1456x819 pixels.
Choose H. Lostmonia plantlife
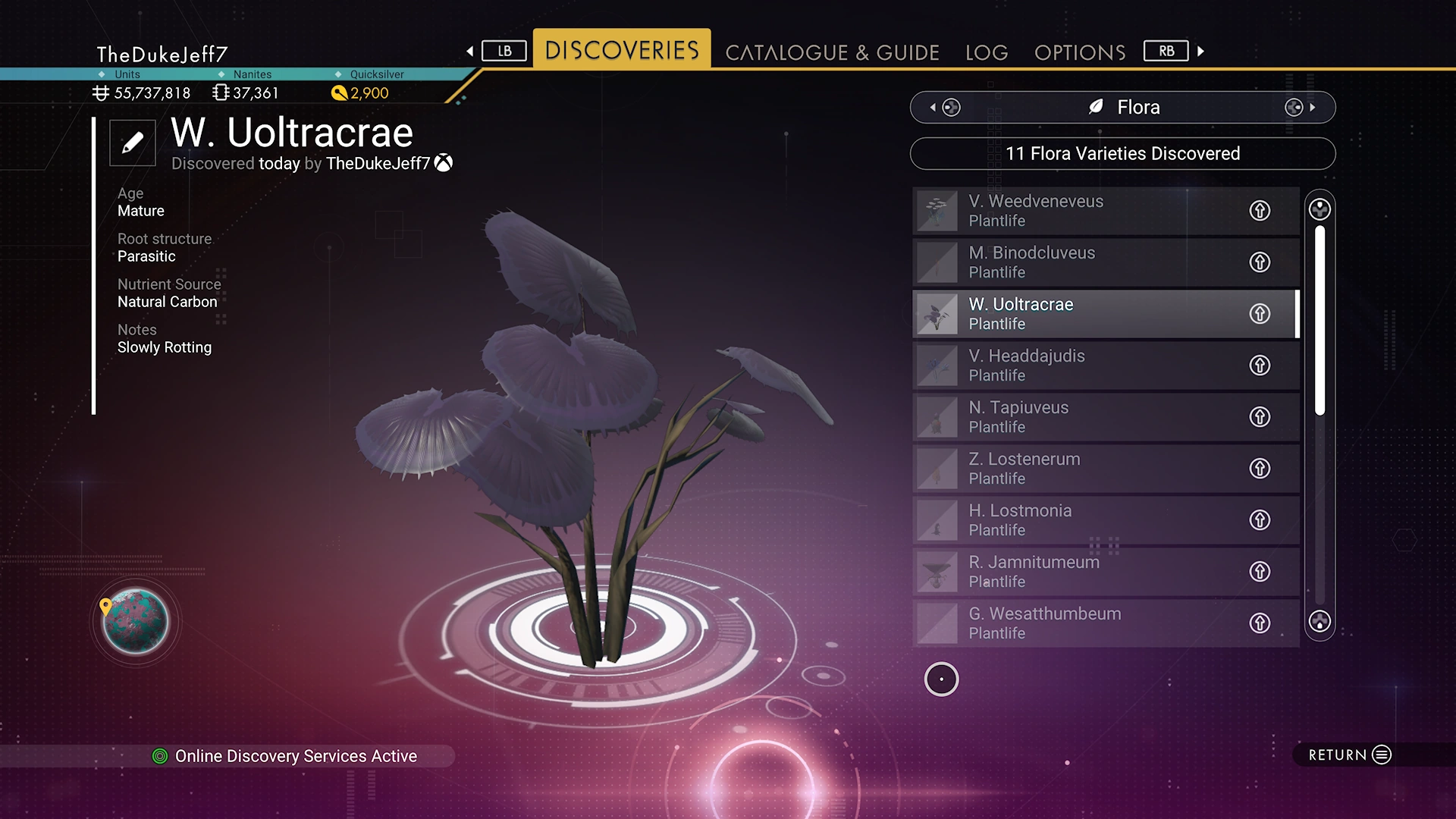(1077, 520)
